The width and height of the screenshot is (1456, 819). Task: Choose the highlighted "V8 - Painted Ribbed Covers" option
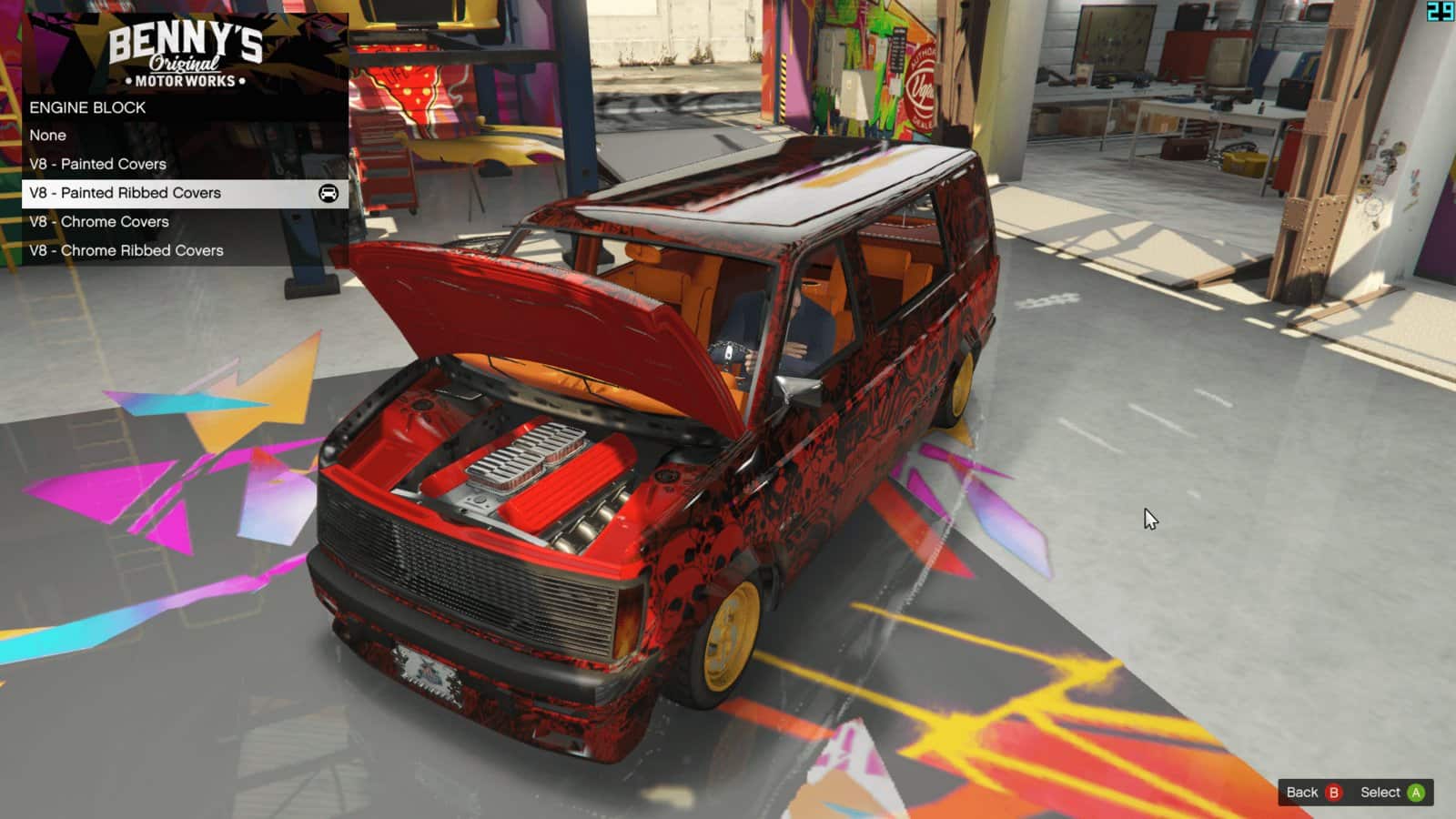[126, 193]
